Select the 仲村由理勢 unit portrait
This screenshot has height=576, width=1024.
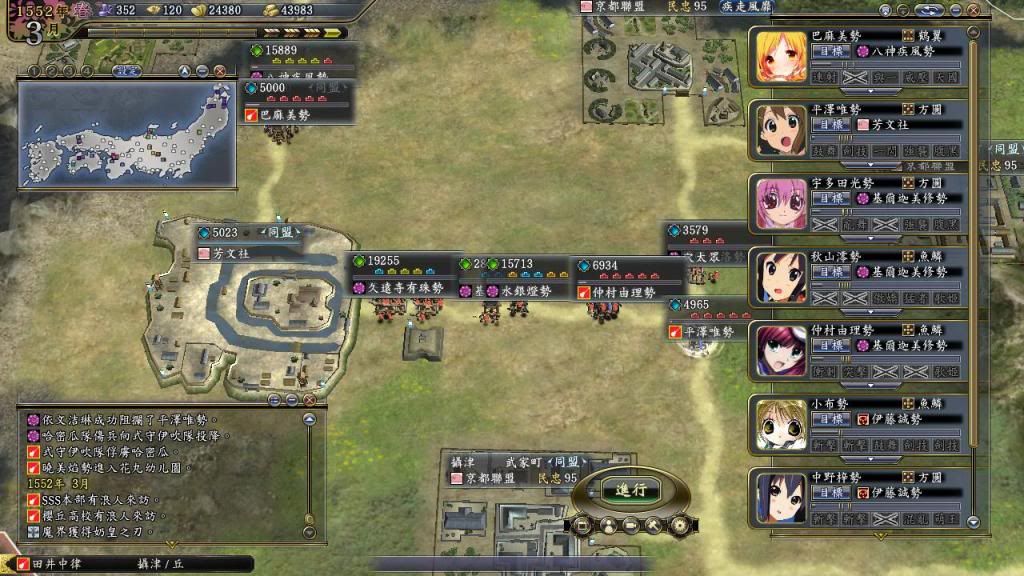coord(776,350)
